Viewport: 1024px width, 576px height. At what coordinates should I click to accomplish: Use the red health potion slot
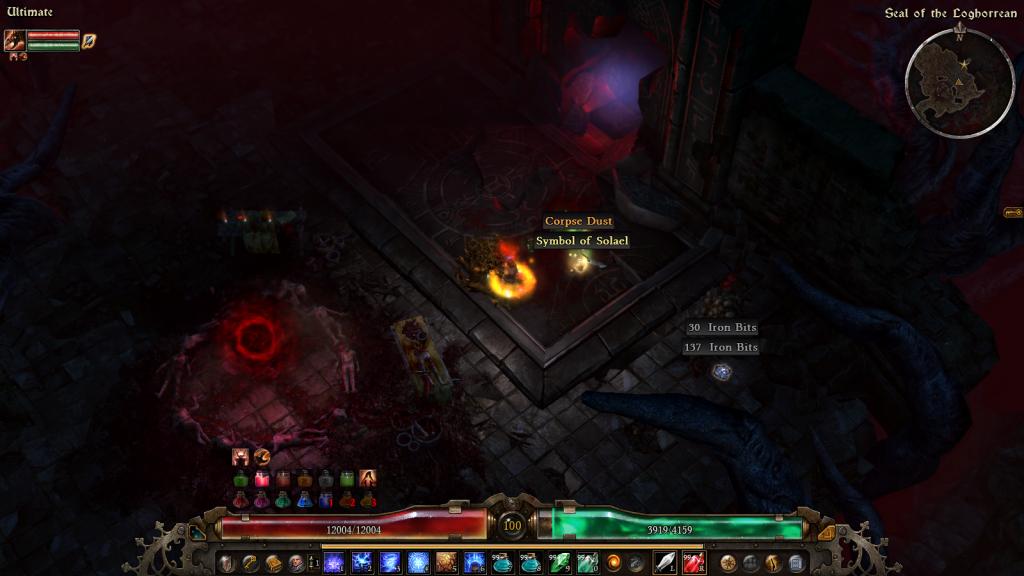(x=693, y=563)
